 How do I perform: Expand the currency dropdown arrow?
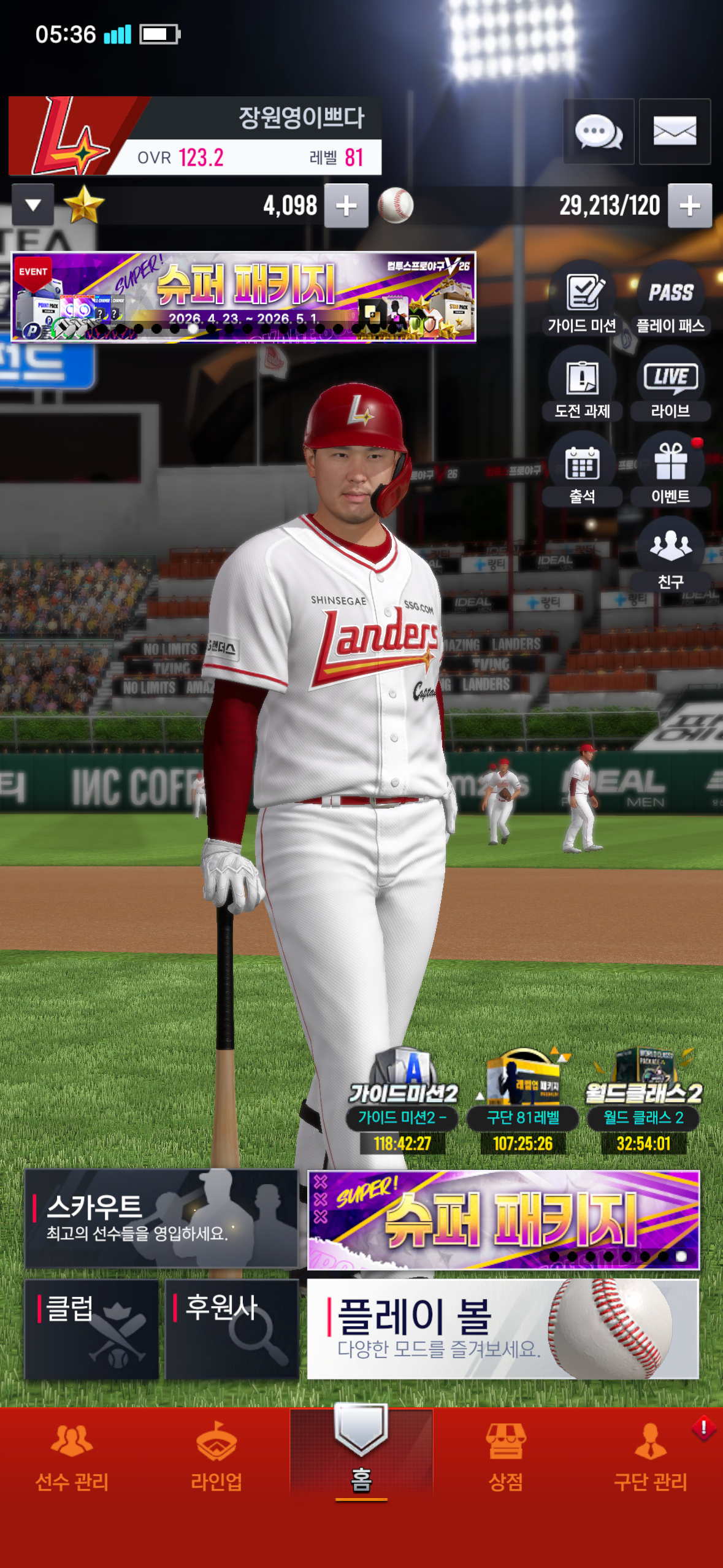tap(33, 206)
